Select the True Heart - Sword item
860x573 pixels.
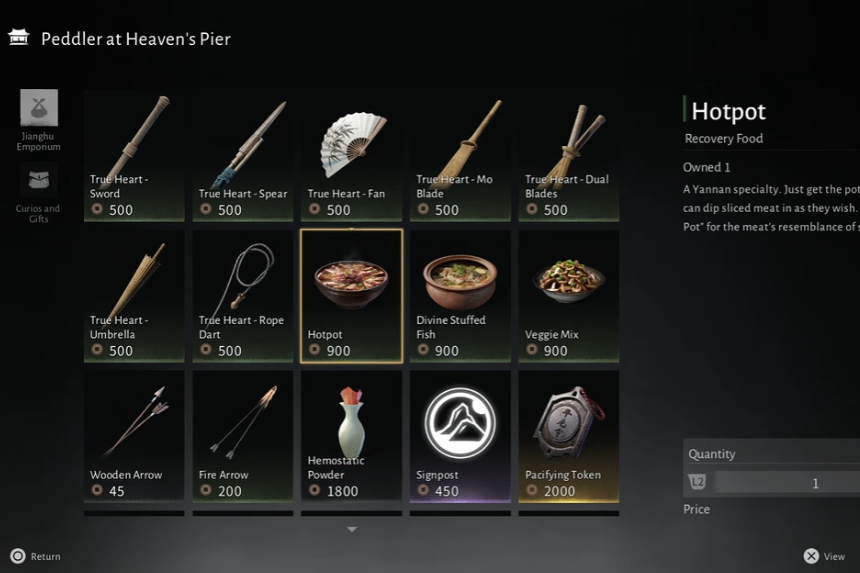(134, 155)
